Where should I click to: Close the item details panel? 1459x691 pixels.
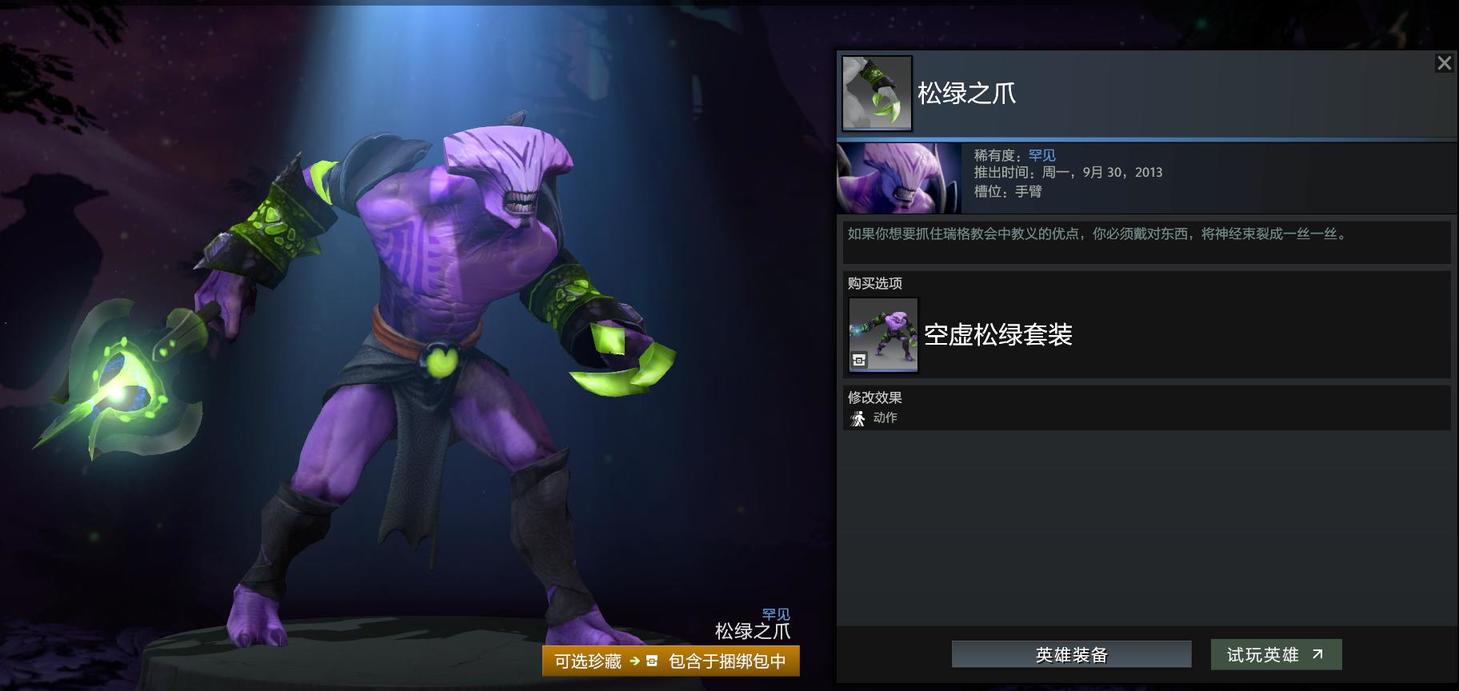1443,64
